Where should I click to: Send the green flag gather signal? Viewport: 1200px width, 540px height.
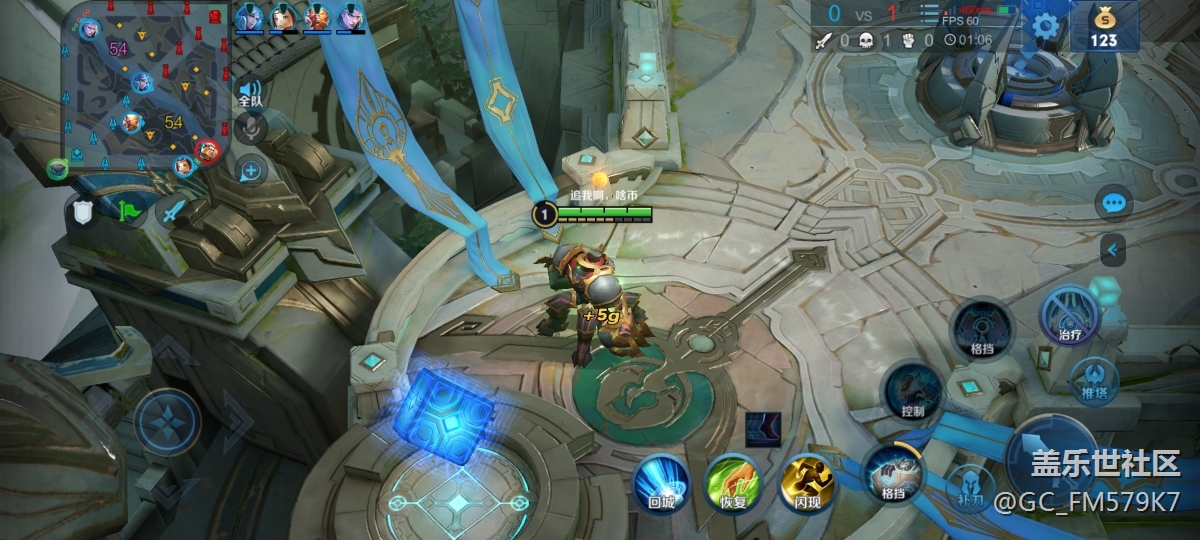pos(130,211)
